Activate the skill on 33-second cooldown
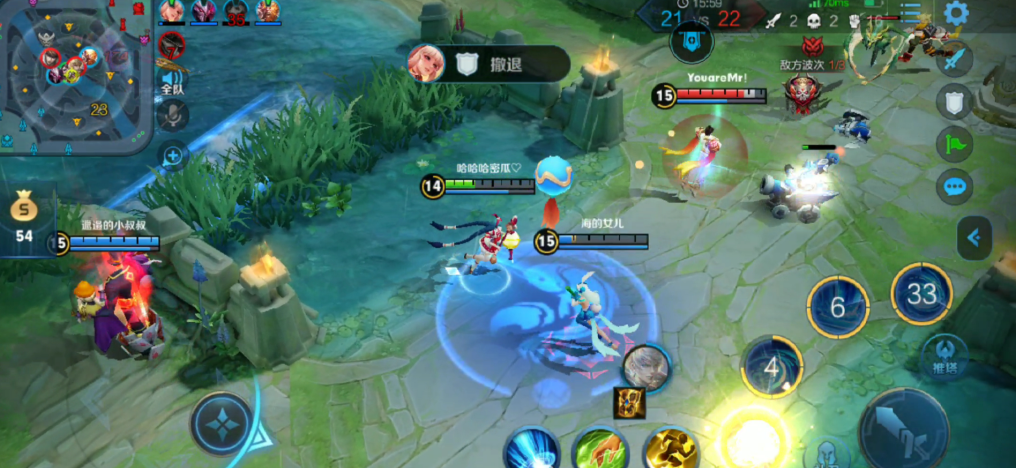 921,293
